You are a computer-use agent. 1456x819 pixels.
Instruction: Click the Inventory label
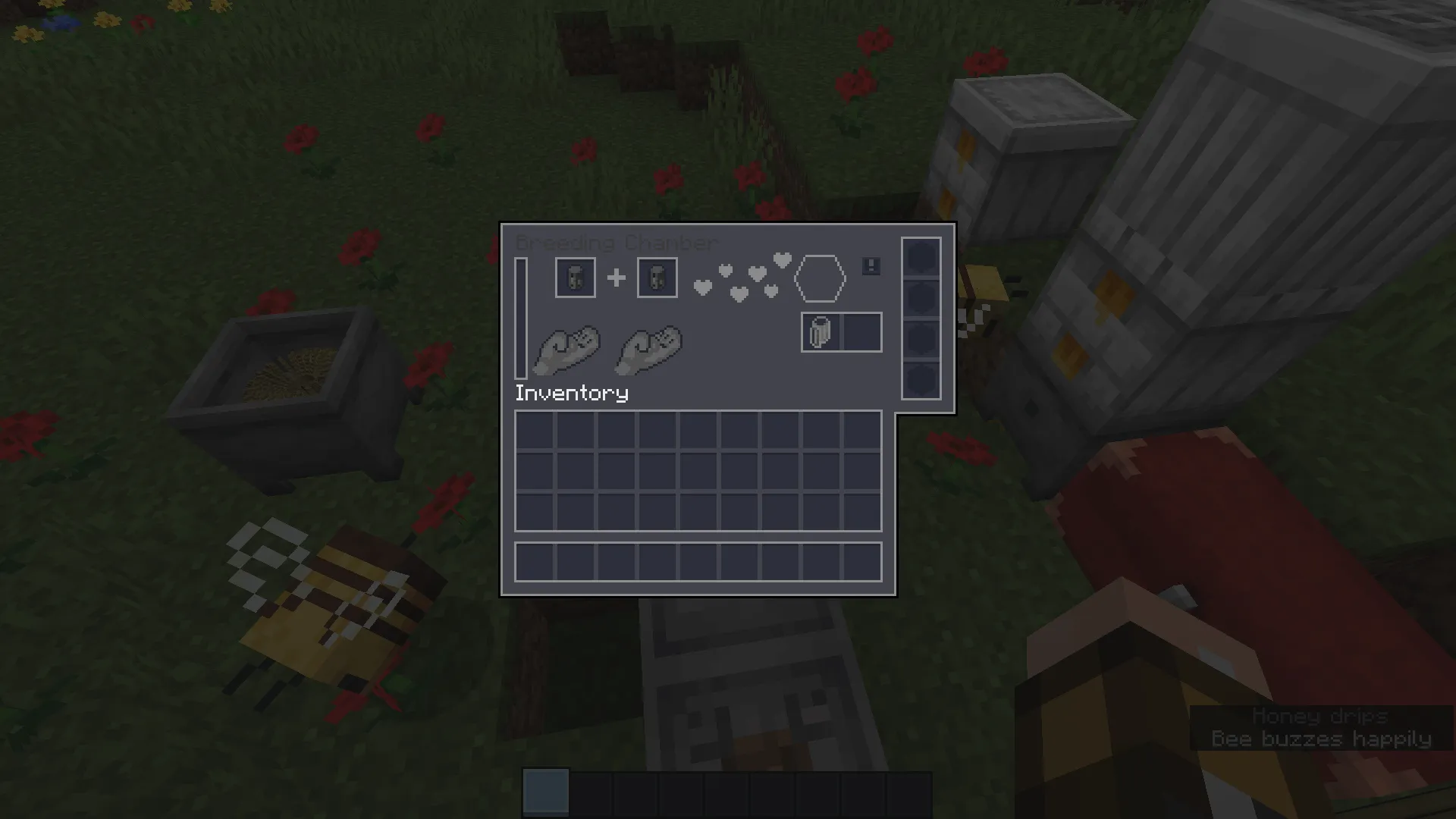pyautogui.click(x=571, y=393)
